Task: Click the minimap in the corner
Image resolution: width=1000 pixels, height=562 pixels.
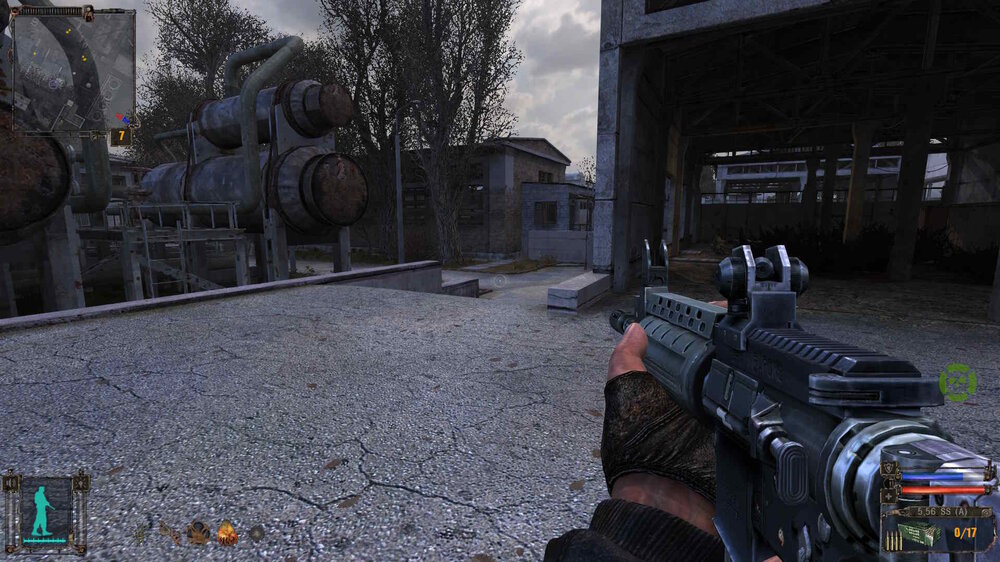Action: (x=73, y=70)
